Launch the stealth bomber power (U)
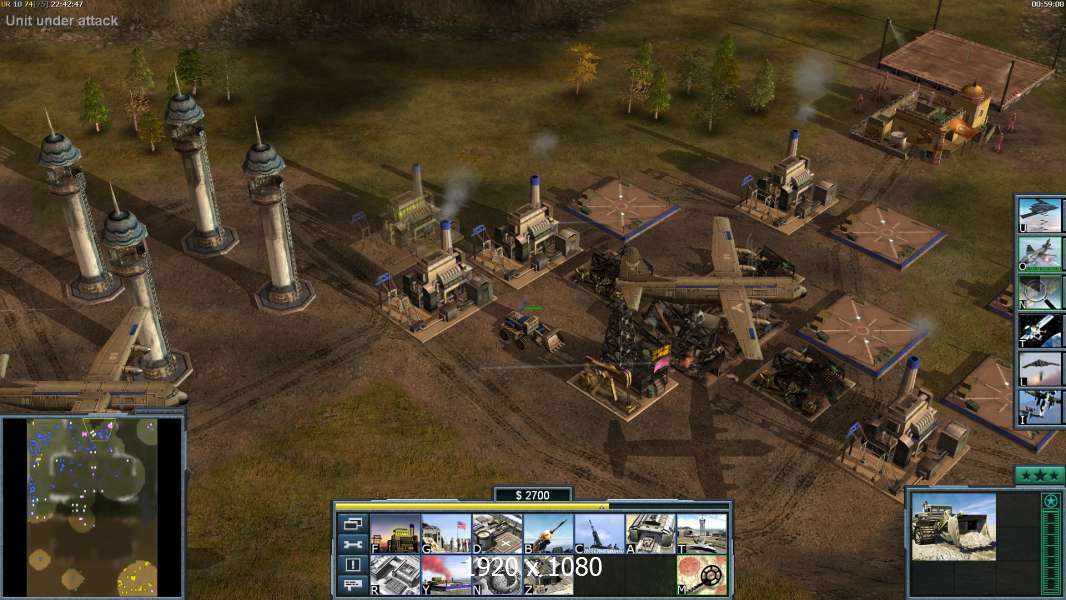 point(1040,215)
